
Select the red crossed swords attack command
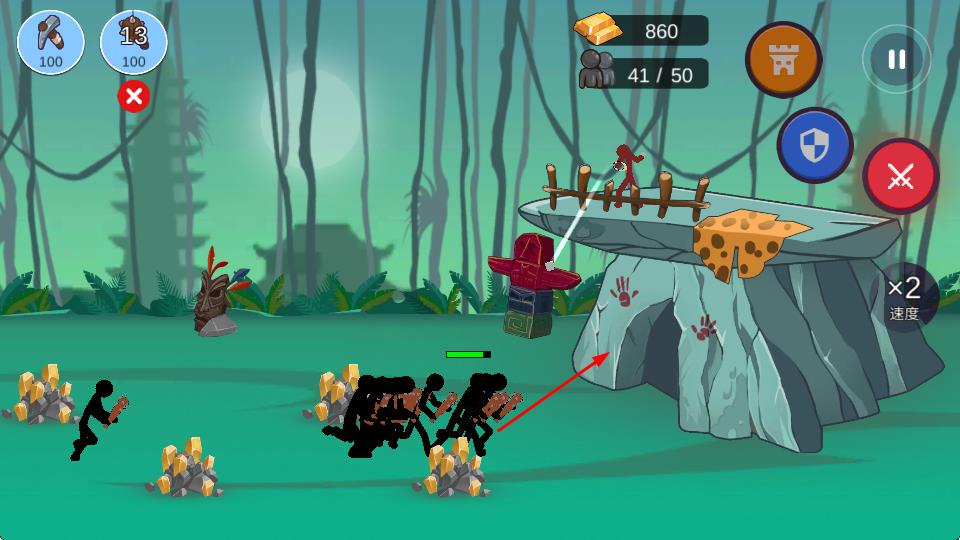[900, 177]
